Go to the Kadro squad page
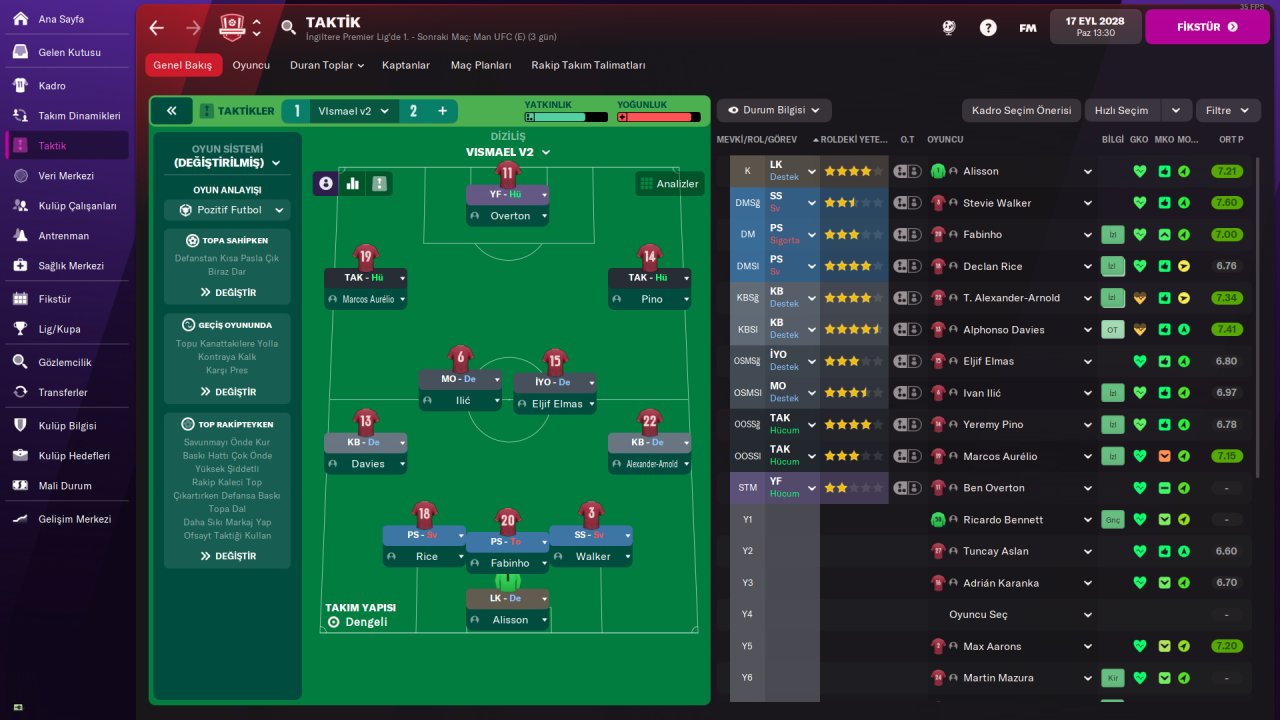Image resolution: width=1280 pixels, height=720 pixels. [52, 85]
